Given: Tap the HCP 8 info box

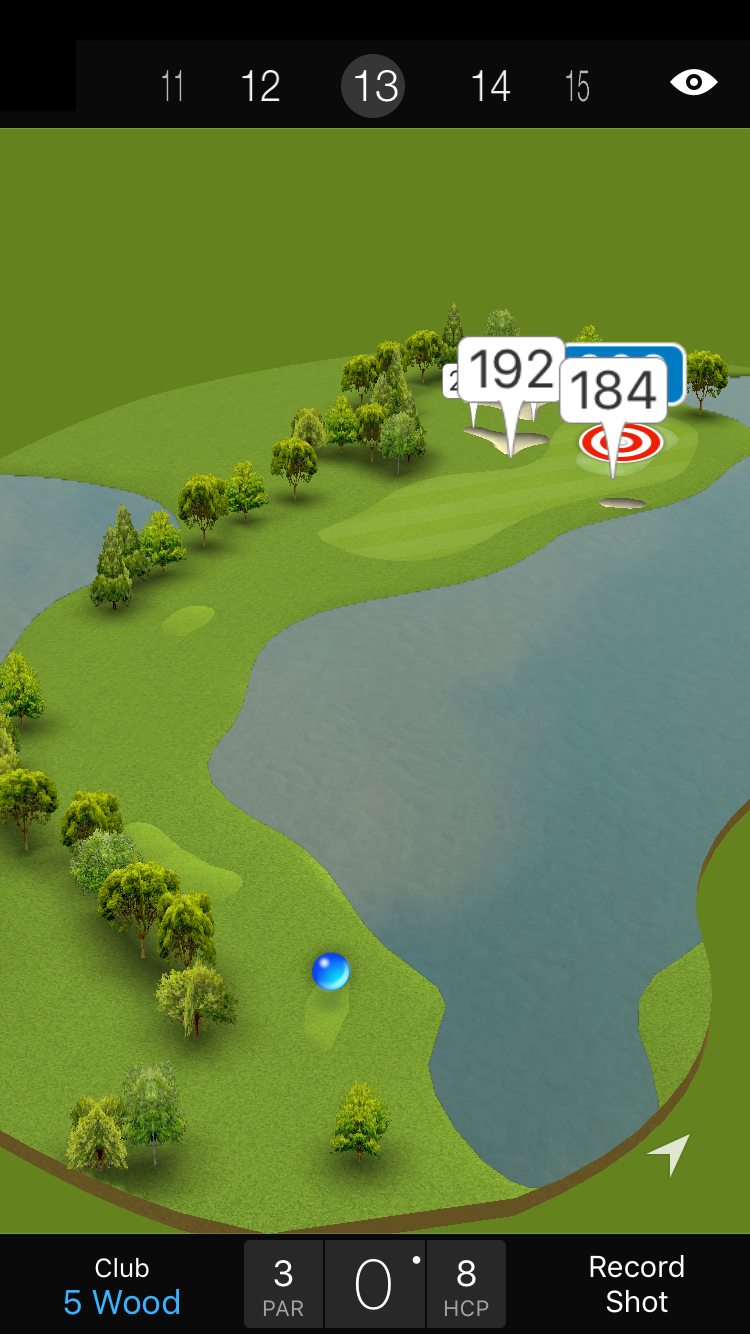Looking at the screenshot, I should 466,1285.
